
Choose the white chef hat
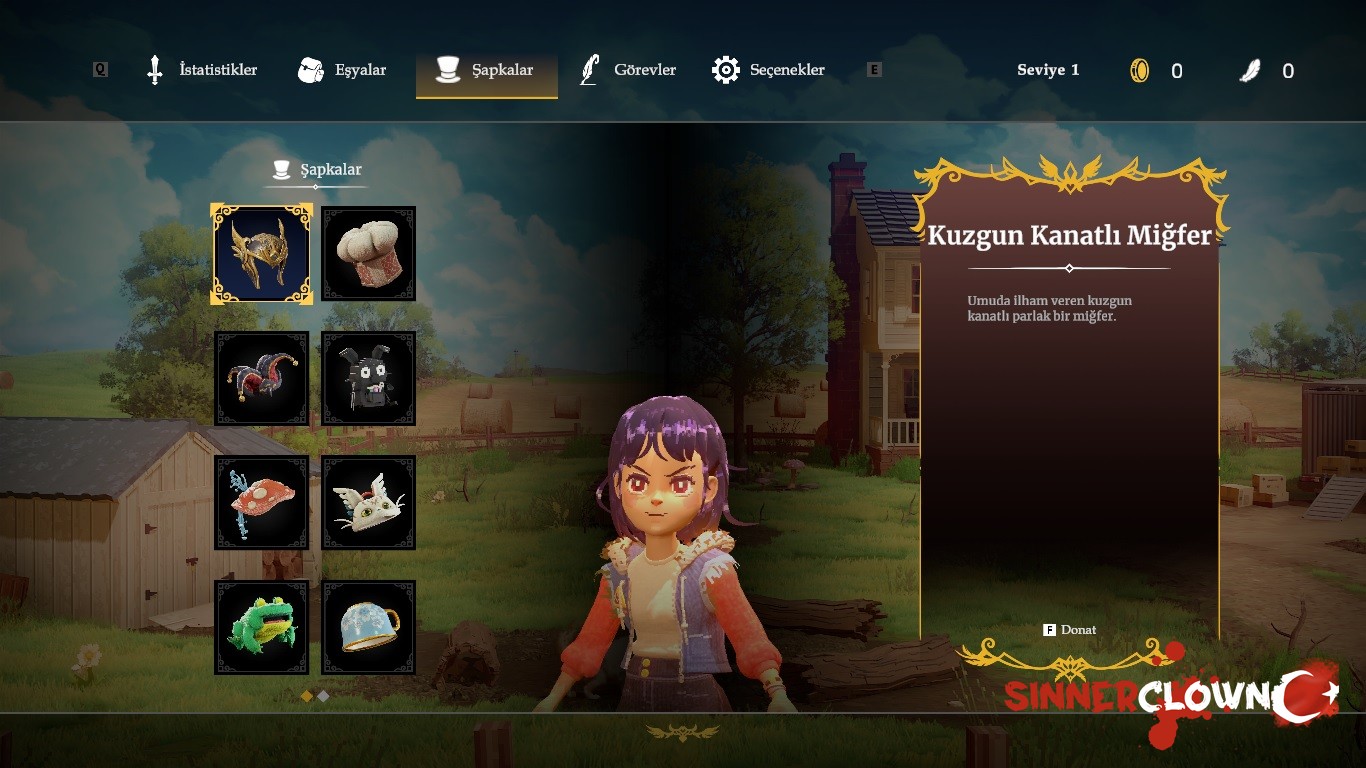point(369,254)
